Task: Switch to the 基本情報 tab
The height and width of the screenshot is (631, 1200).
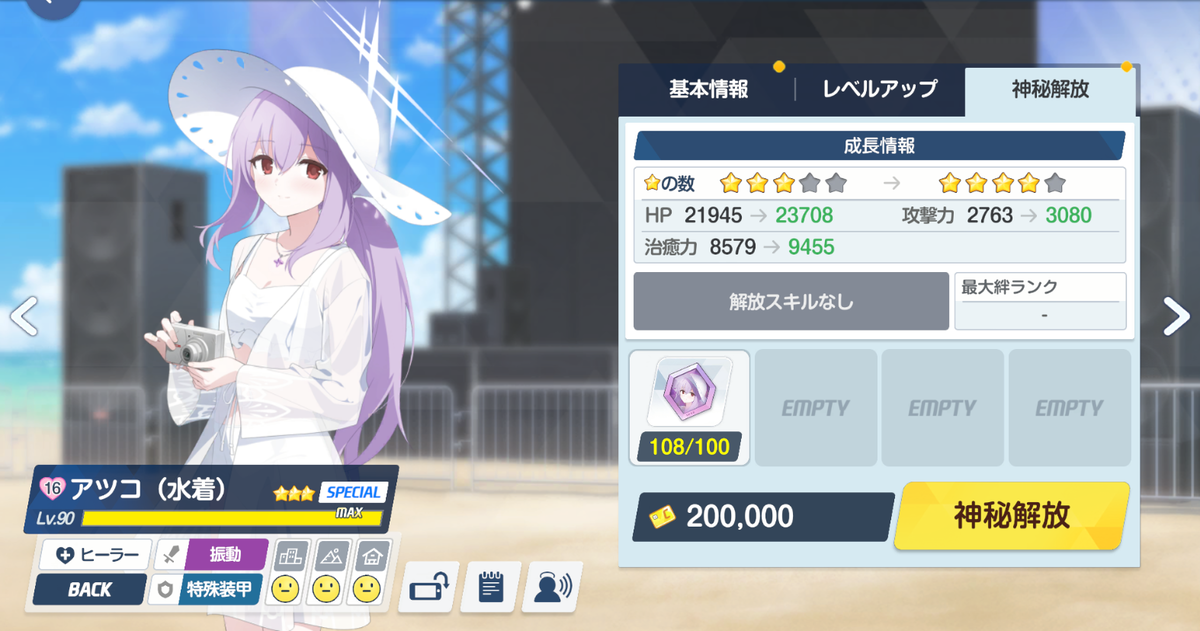Action: (x=708, y=90)
